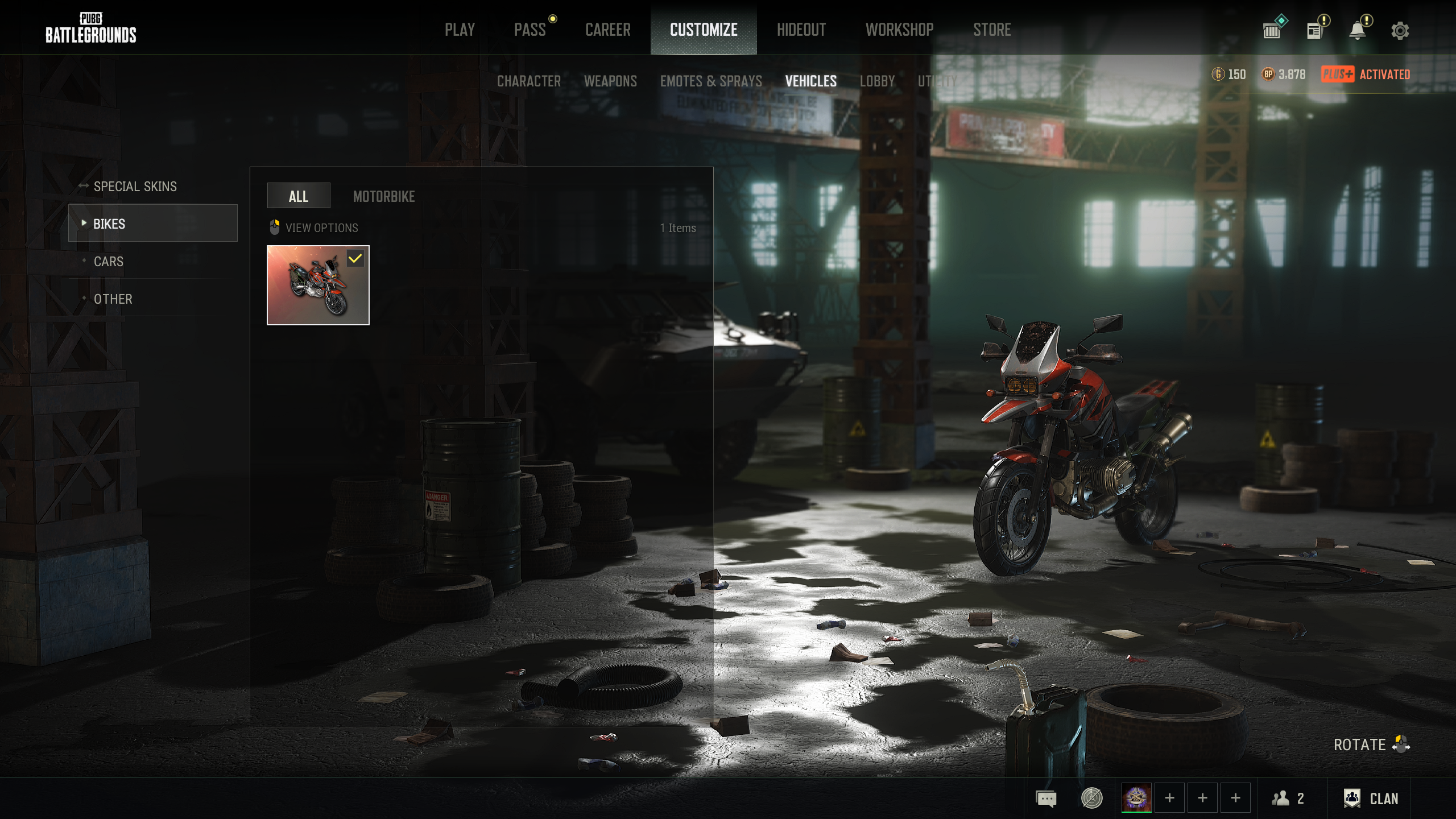
Task: Open the Play menu
Action: point(460,30)
